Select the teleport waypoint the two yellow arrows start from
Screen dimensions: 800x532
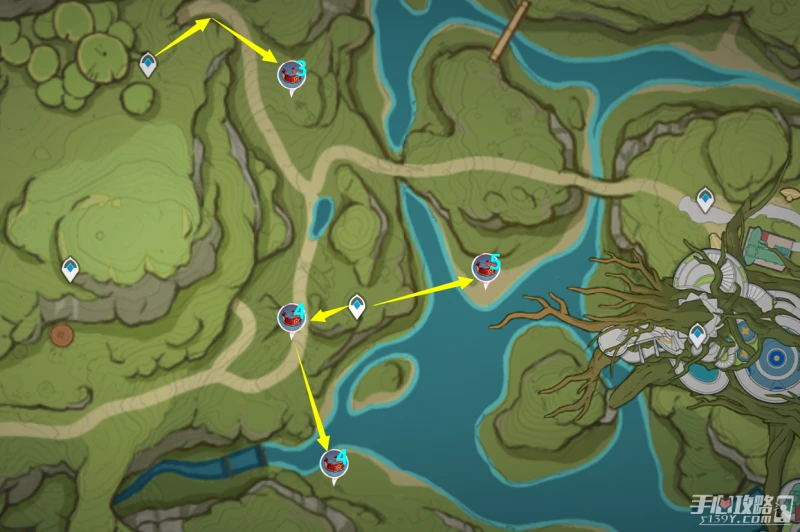pyautogui.click(x=357, y=306)
